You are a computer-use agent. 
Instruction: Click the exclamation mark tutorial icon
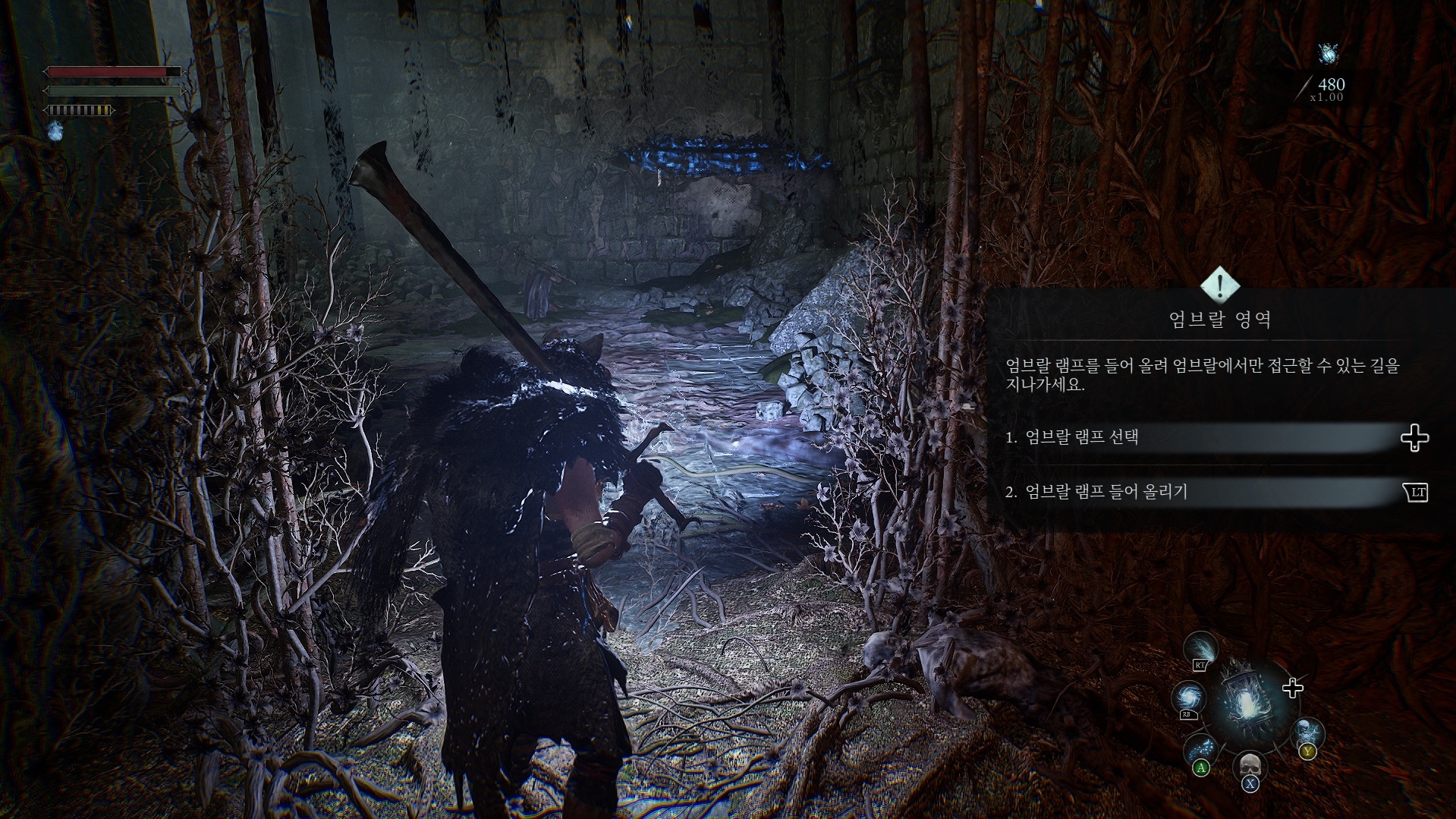[1220, 285]
